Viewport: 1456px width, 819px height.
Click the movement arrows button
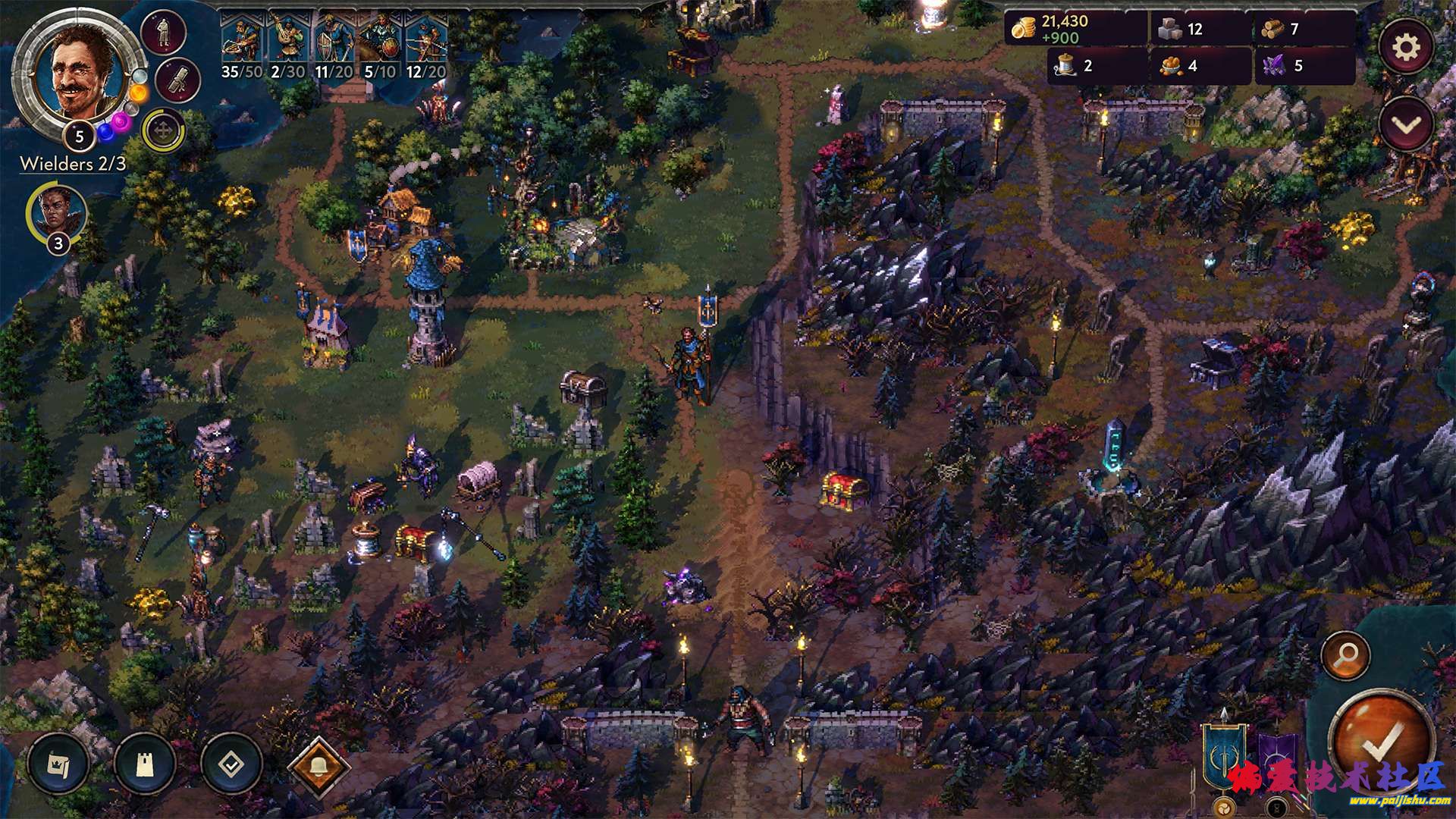[x=163, y=131]
